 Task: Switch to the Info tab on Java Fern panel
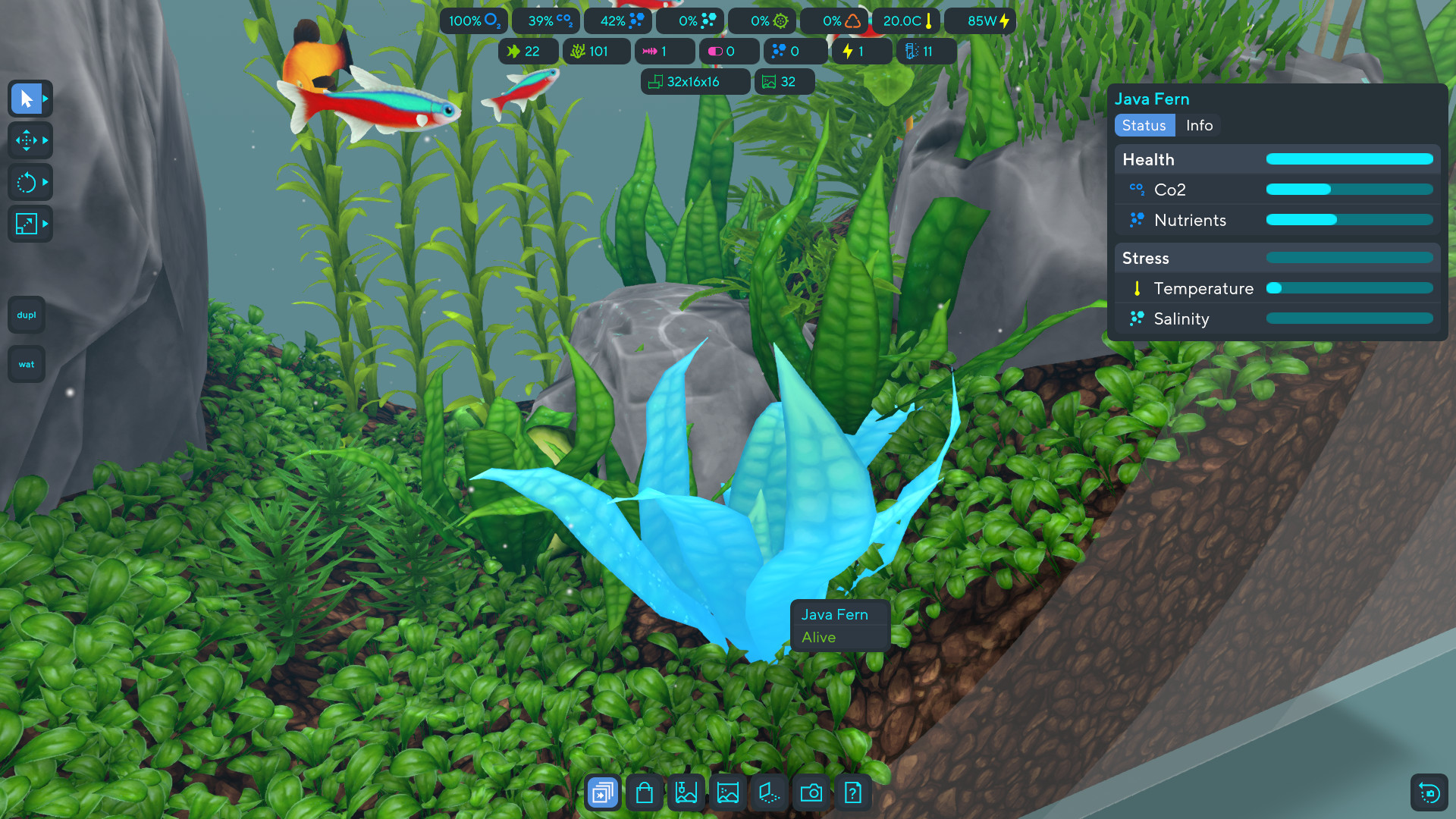tap(1199, 125)
